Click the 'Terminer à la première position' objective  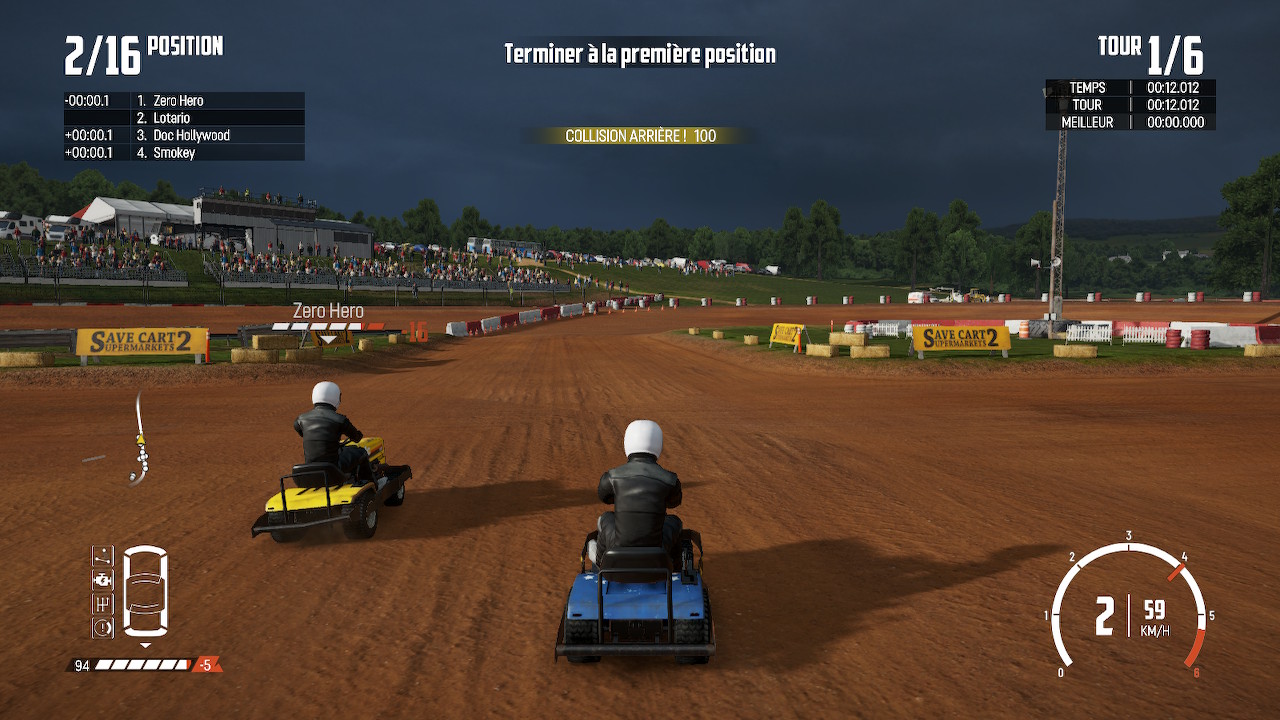click(x=640, y=54)
